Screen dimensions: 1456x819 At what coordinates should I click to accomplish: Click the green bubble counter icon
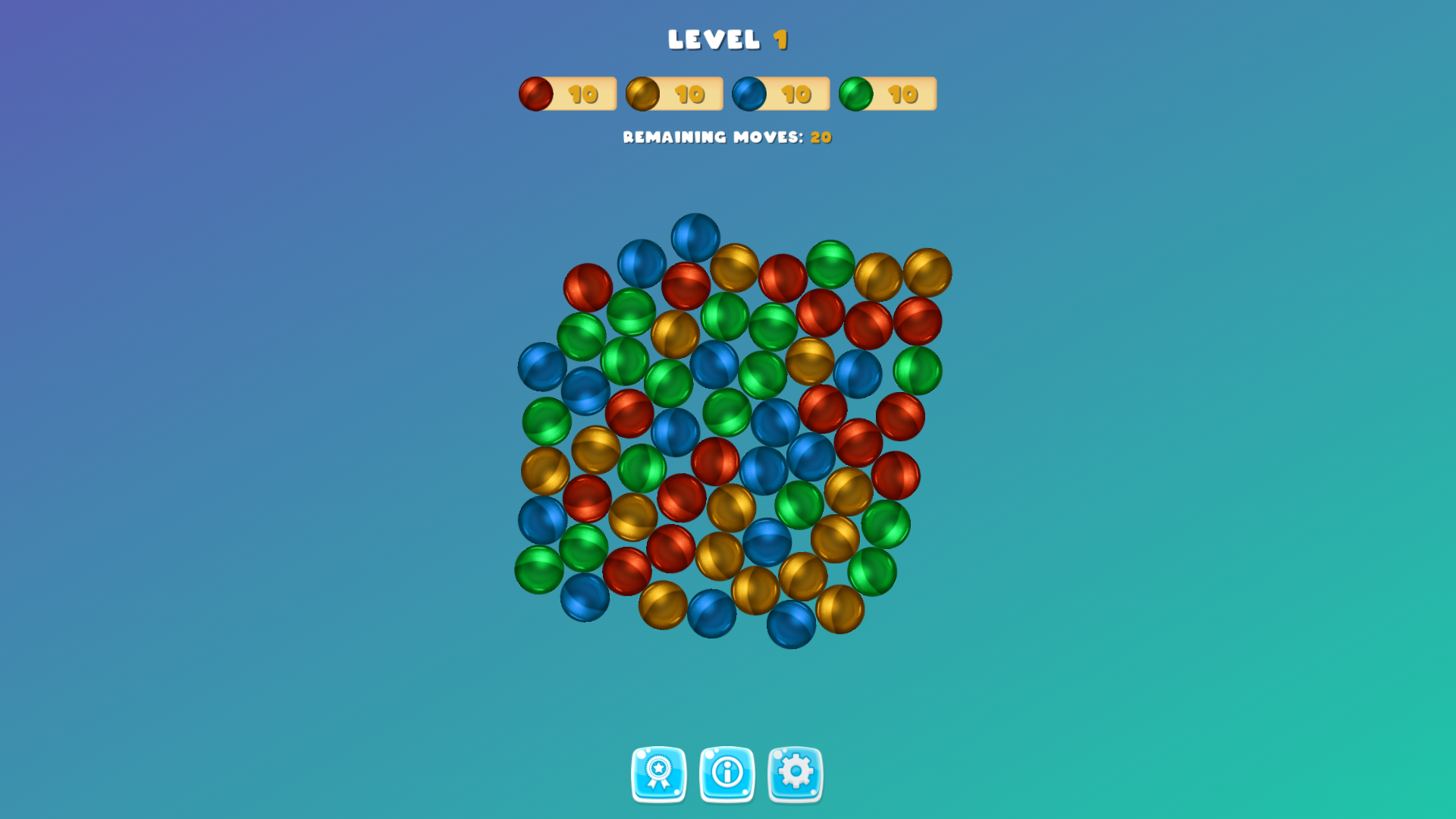[855, 93]
